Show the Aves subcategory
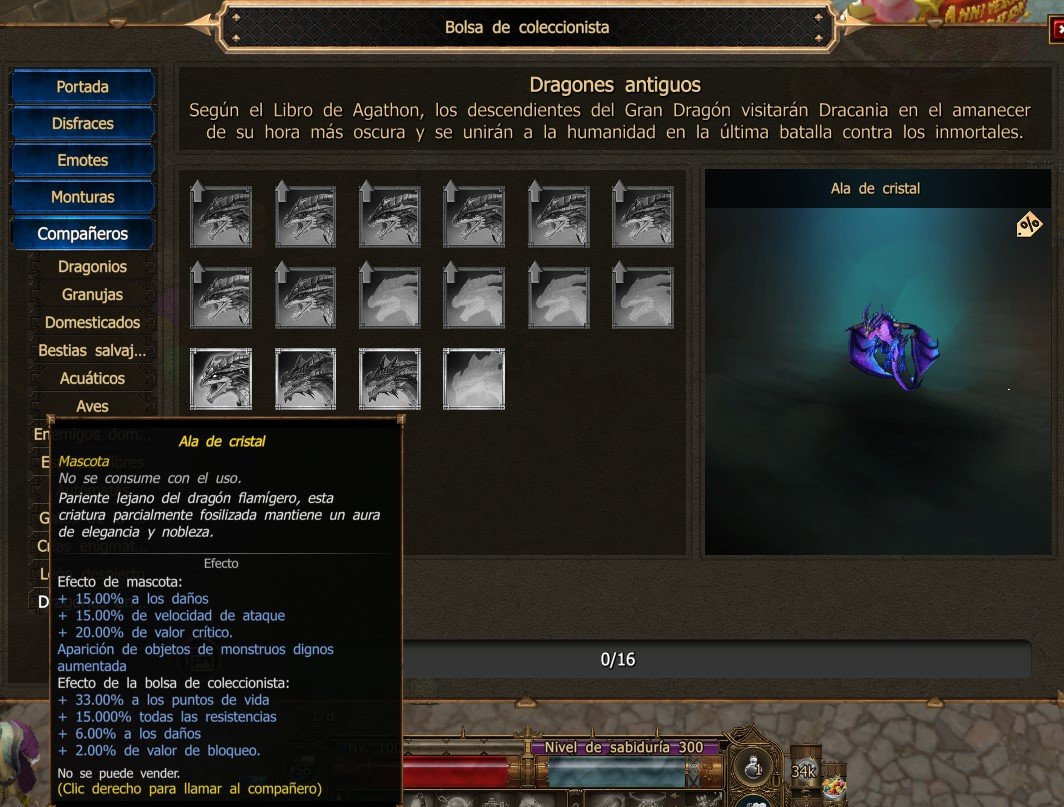The image size is (1064, 807). coord(92,406)
